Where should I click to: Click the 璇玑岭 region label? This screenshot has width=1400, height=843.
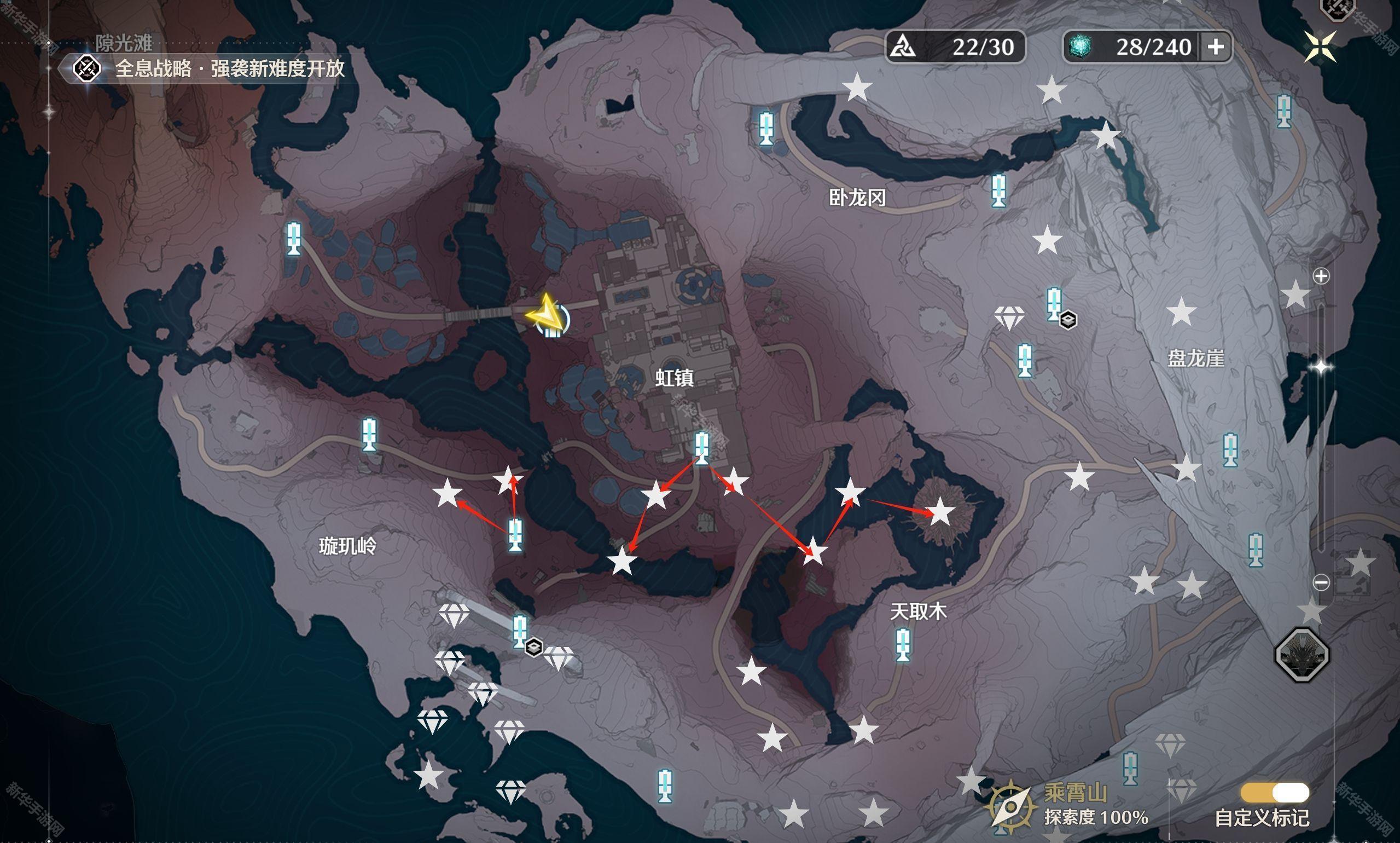pyautogui.click(x=347, y=546)
